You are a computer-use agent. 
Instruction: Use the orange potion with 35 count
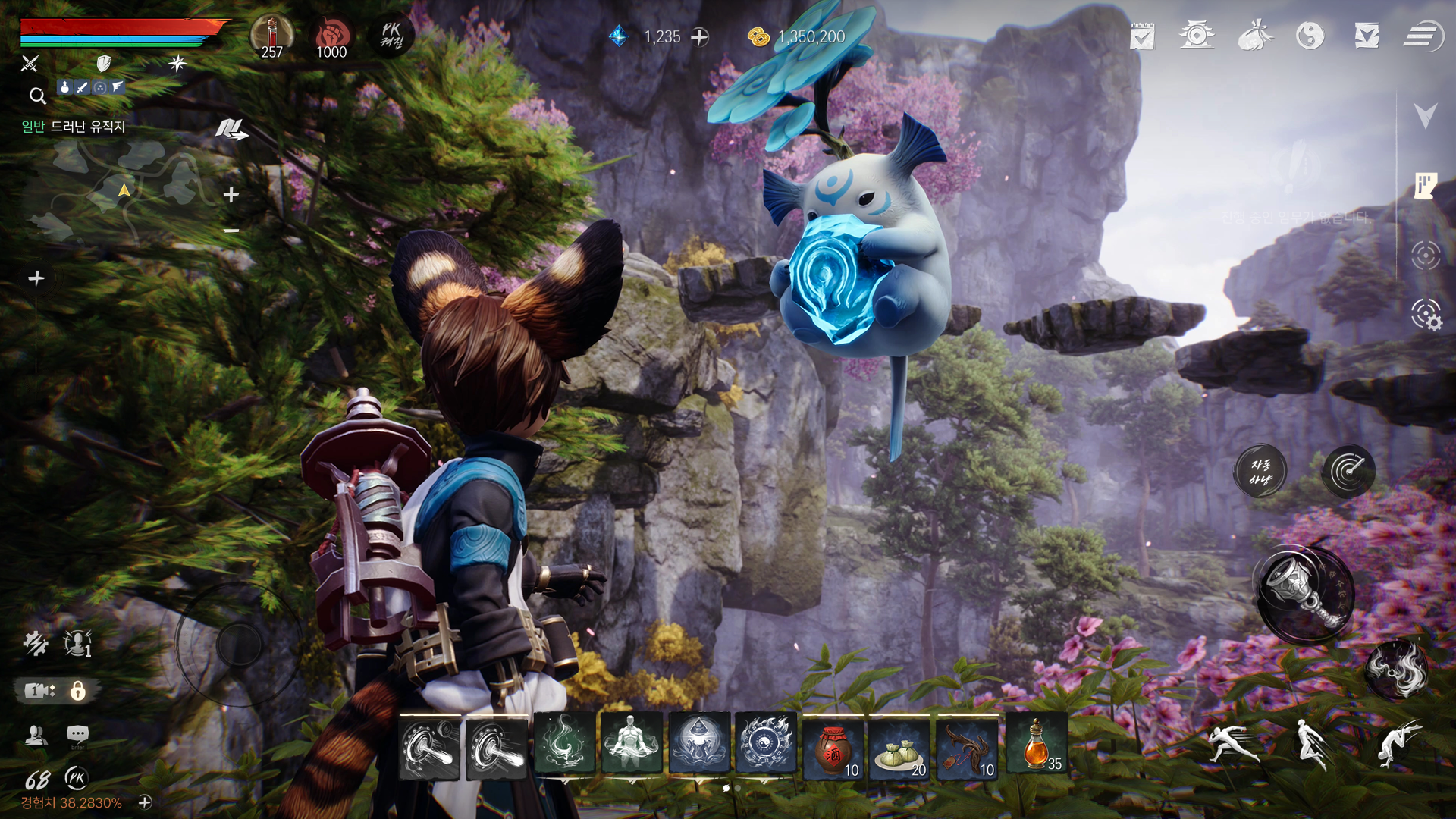[x=1036, y=746]
